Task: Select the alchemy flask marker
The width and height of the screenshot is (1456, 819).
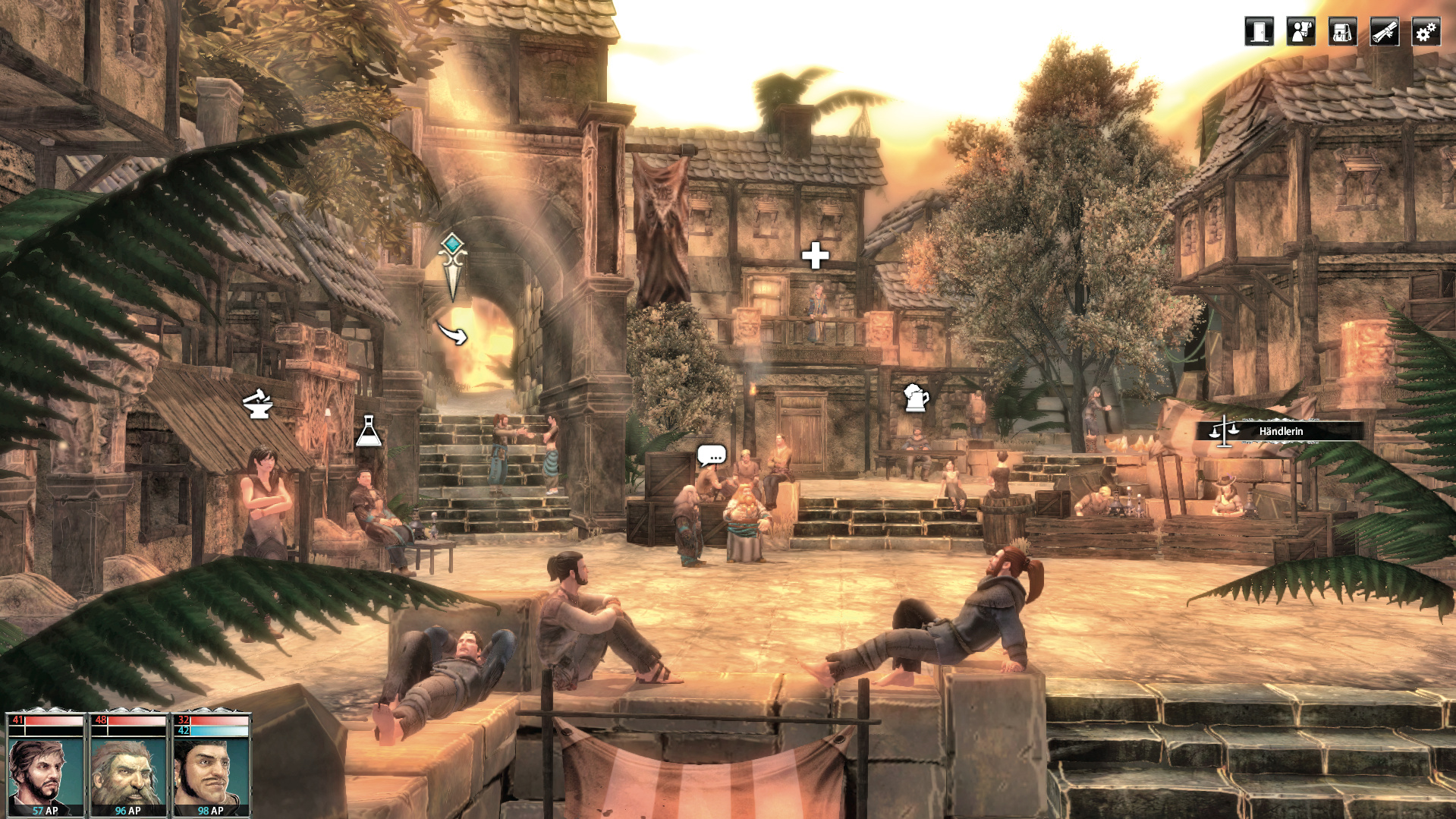Action: pos(369,431)
